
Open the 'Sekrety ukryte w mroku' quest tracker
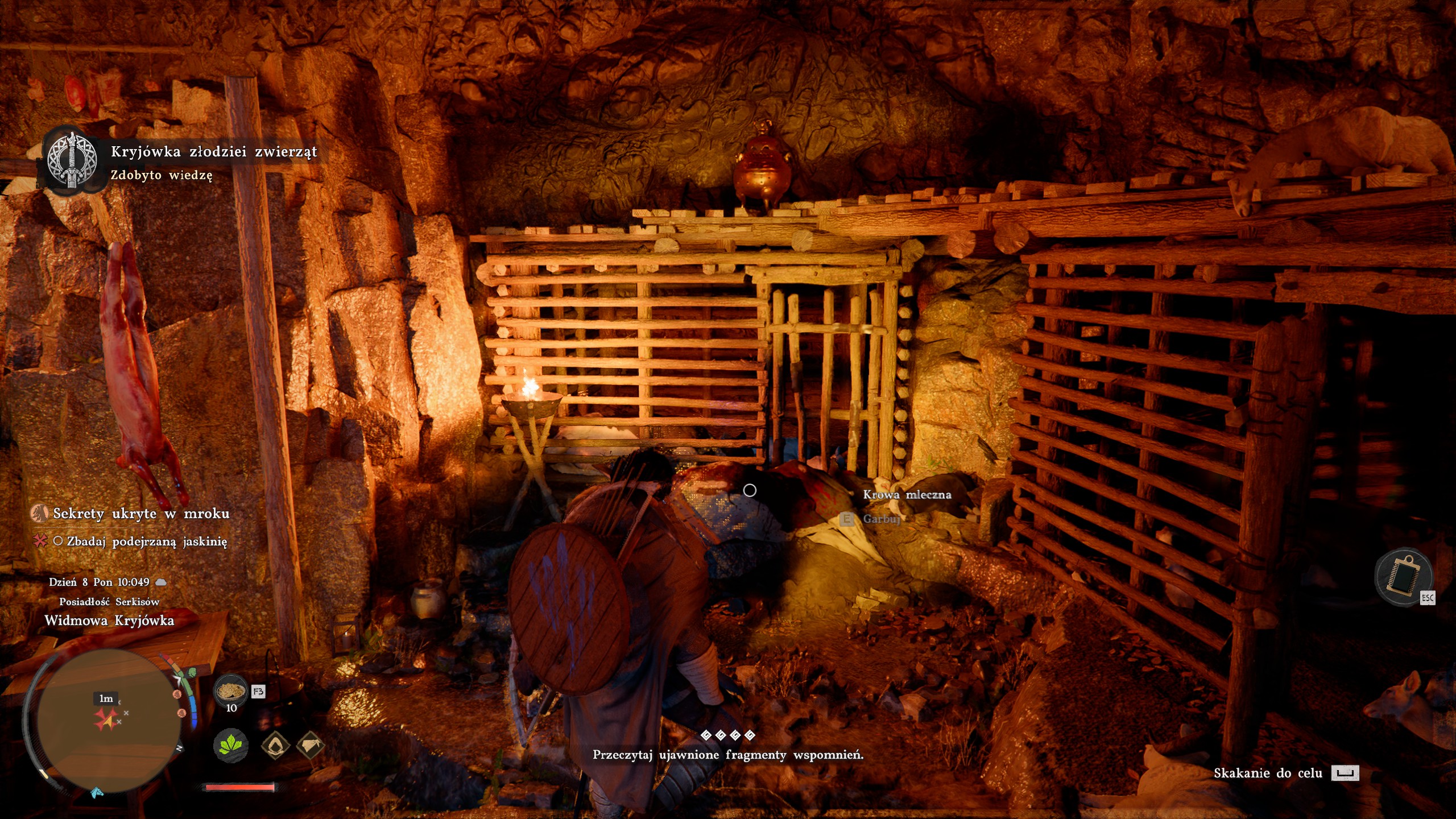[x=141, y=514]
